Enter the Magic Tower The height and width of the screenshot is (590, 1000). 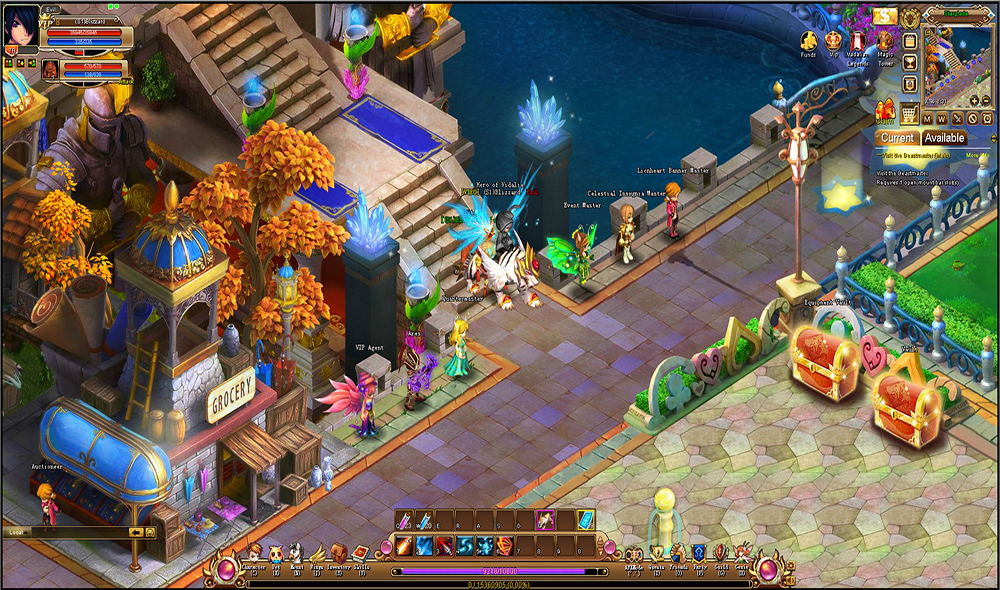885,42
